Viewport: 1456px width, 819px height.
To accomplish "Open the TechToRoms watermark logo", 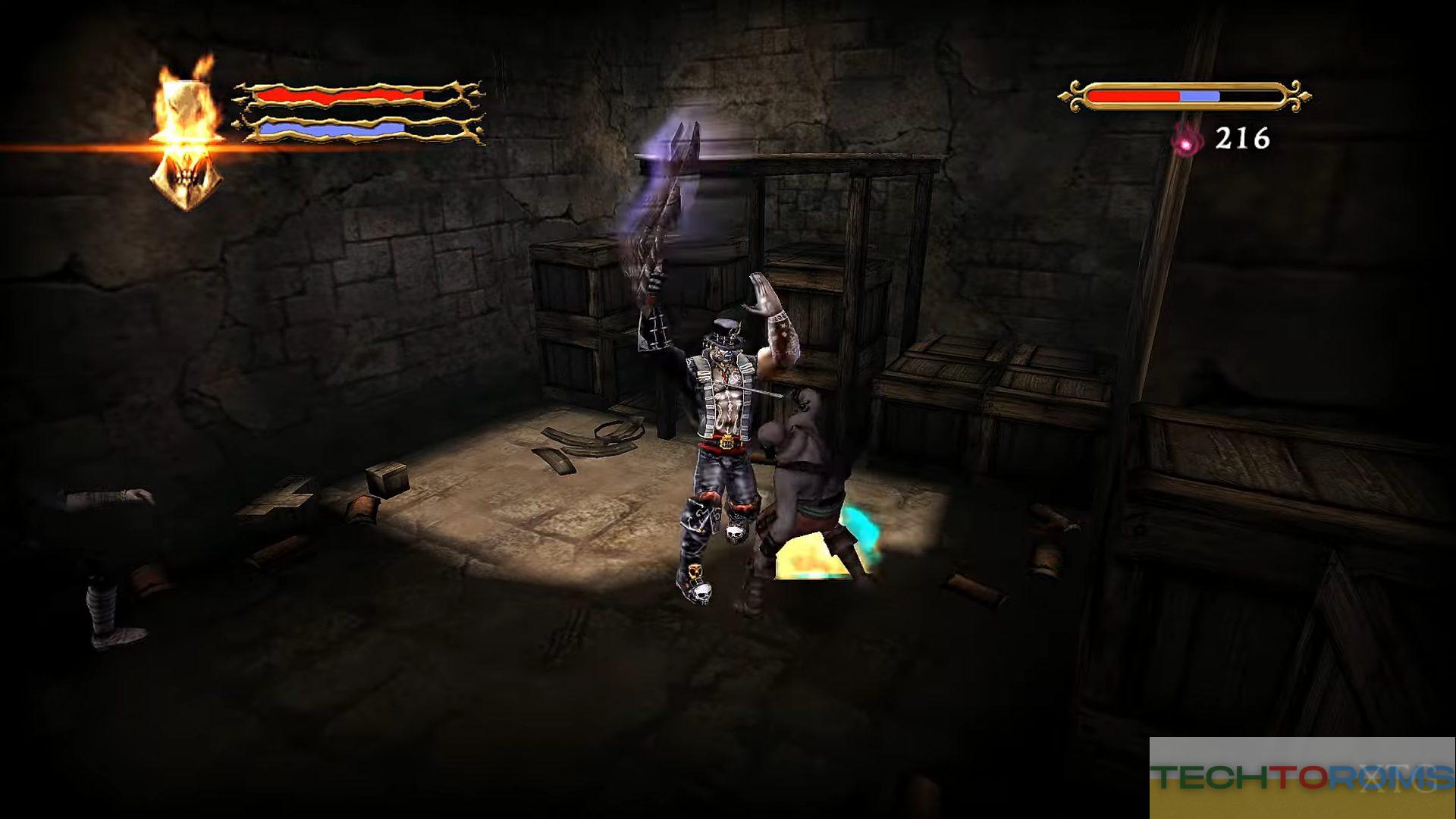I will click(1301, 777).
